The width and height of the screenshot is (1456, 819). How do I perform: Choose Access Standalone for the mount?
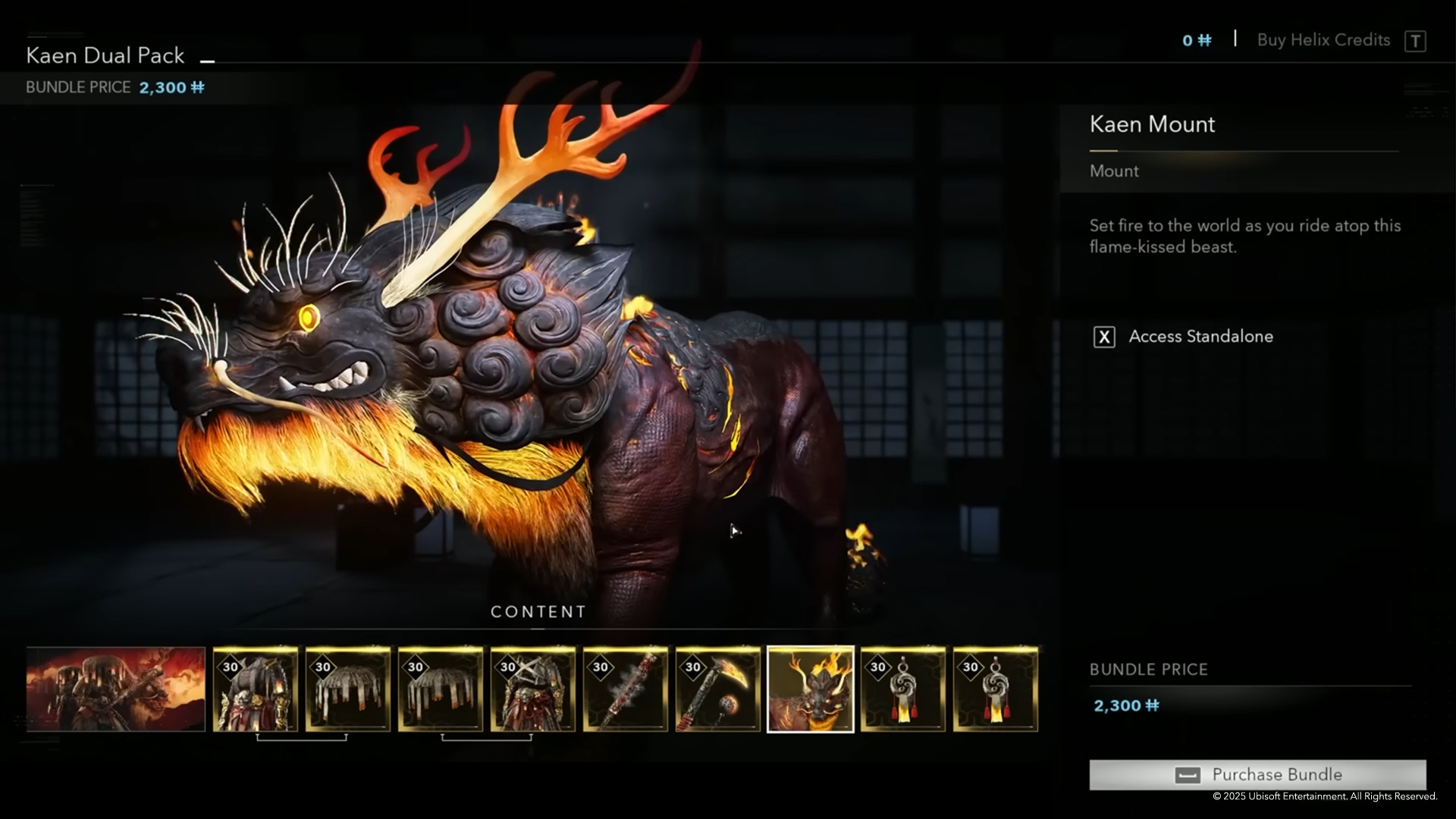[1200, 337]
